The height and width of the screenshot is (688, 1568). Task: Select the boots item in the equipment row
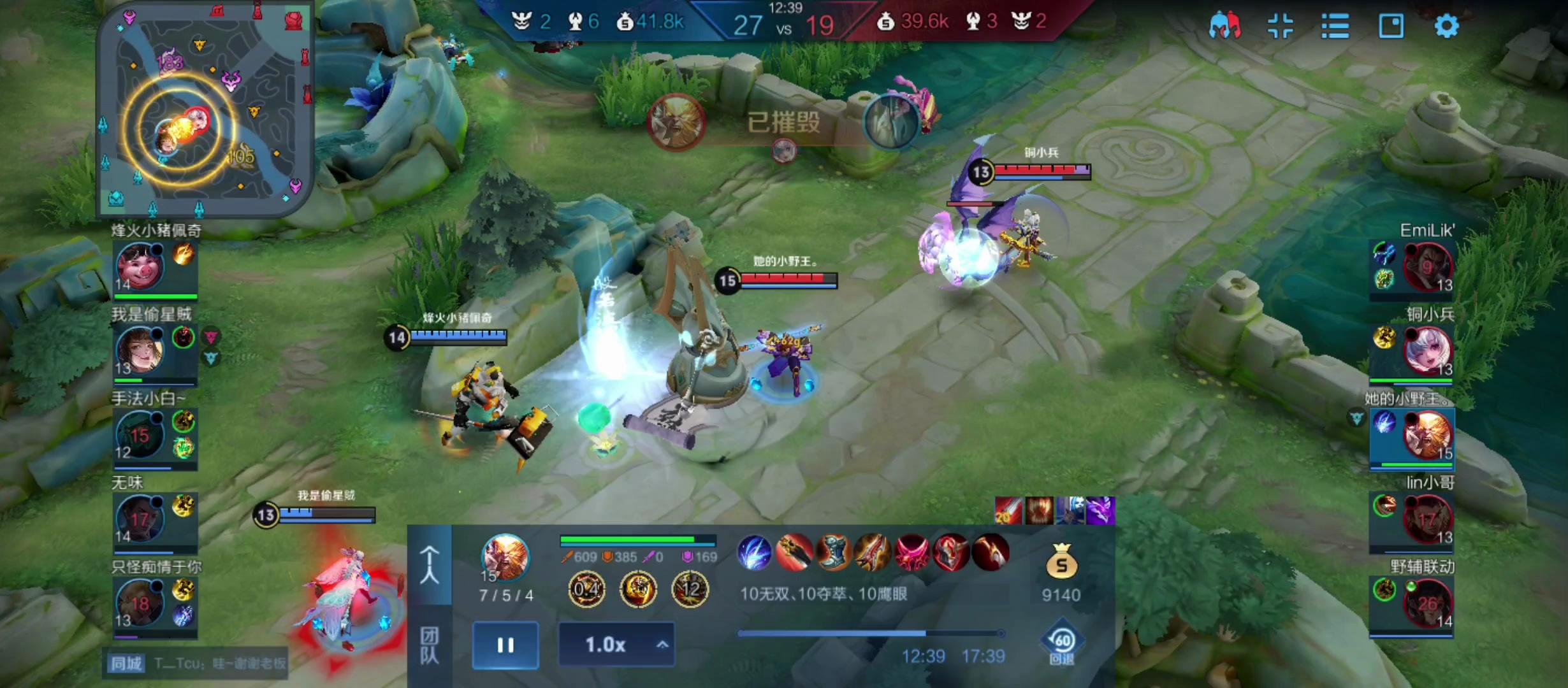(833, 552)
